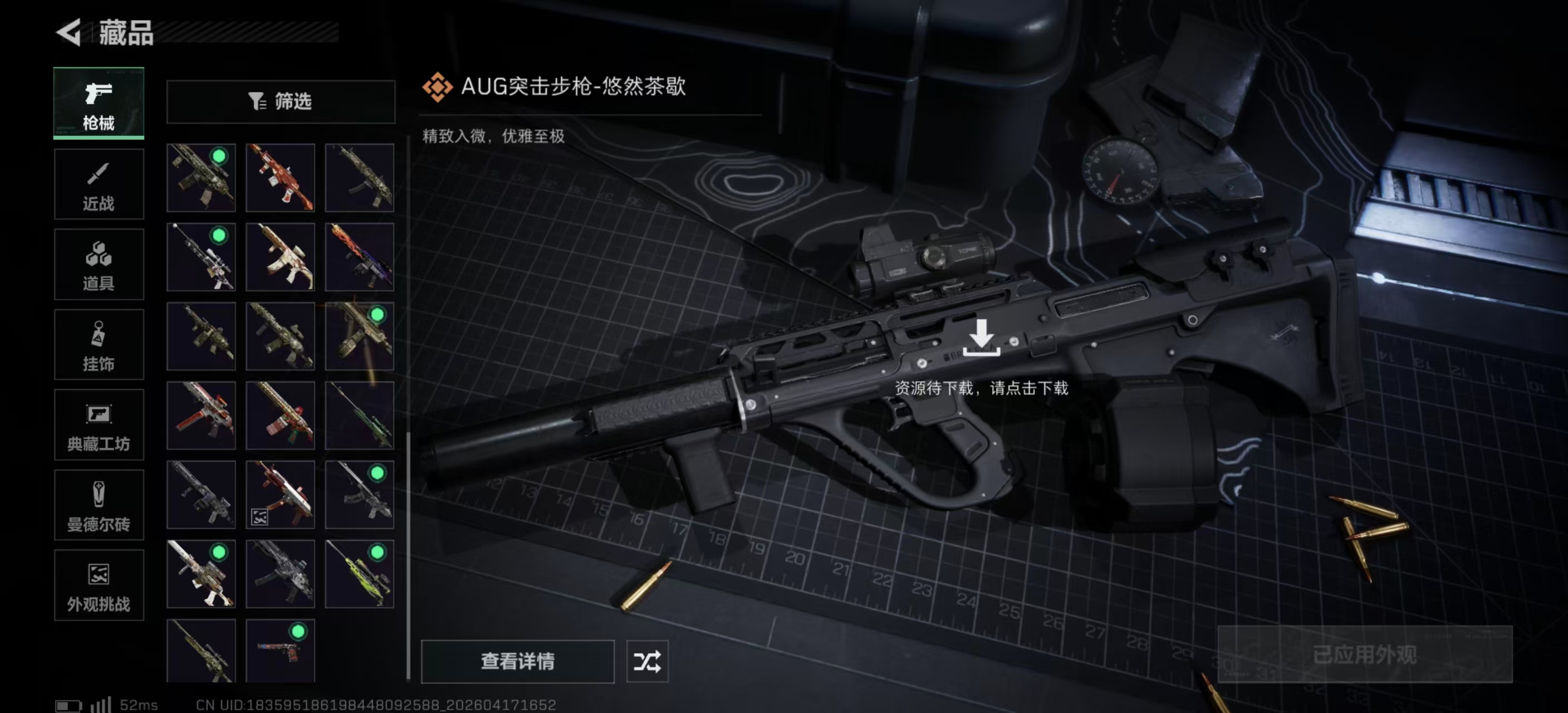Switch to the second weapon row's sniper tab
Viewport: 1568px width, 713px height.
(x=201, y=257)
